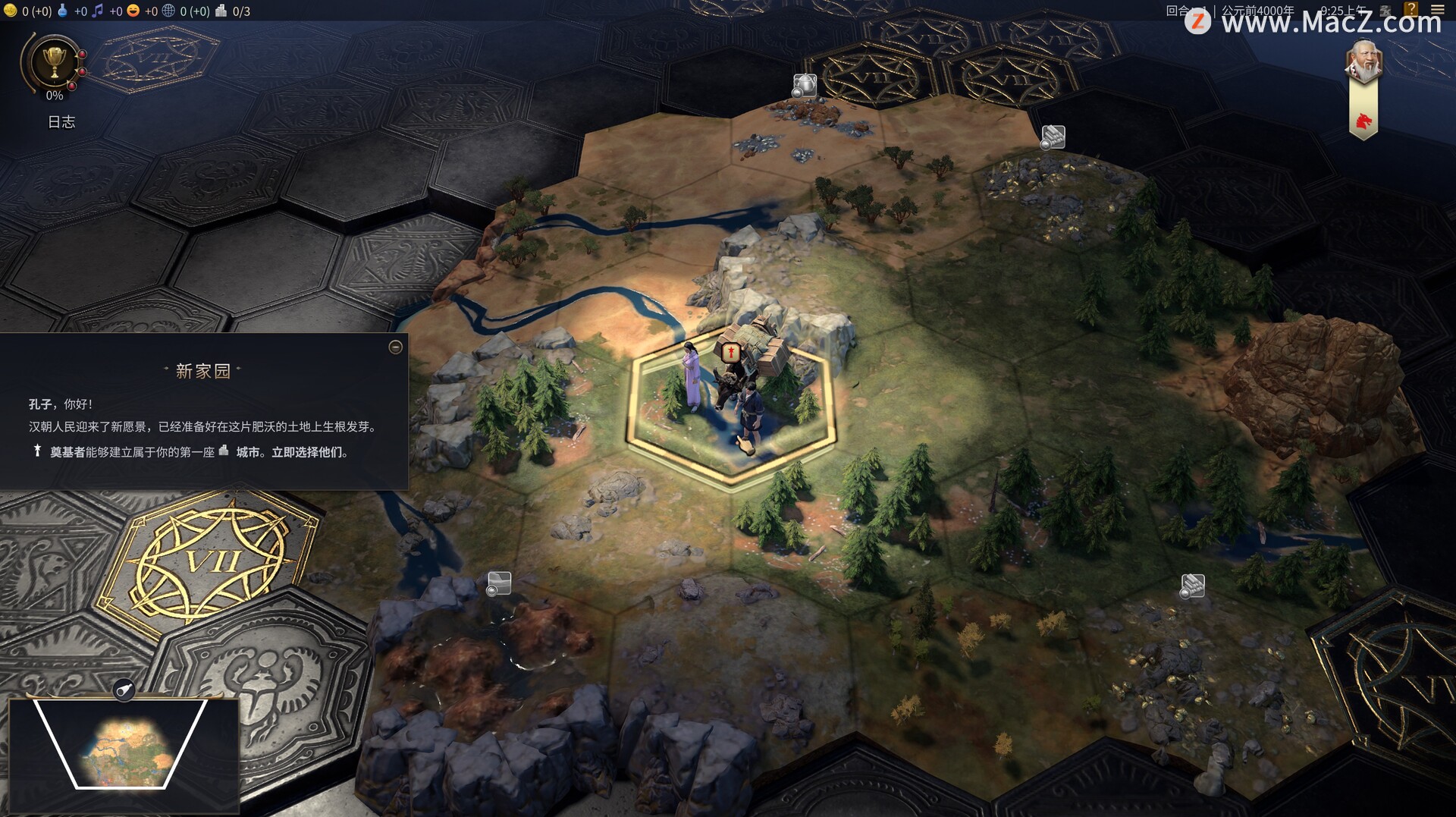Toggle the minimap lens telescope button
The height and width of the screenshot is (817, 1456).
[124, 690]
